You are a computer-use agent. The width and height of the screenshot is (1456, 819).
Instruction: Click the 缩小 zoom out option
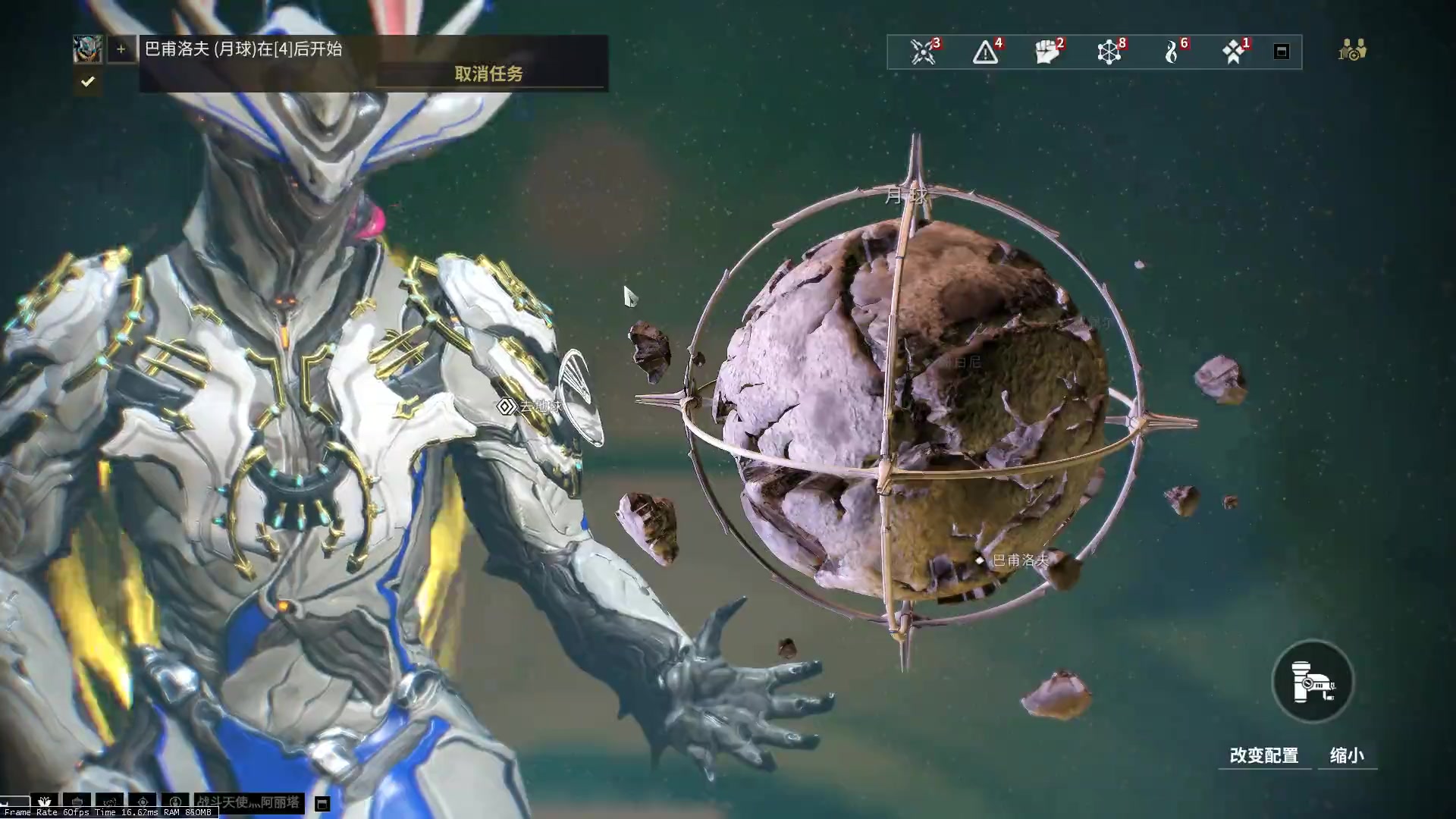[1347, 755]
